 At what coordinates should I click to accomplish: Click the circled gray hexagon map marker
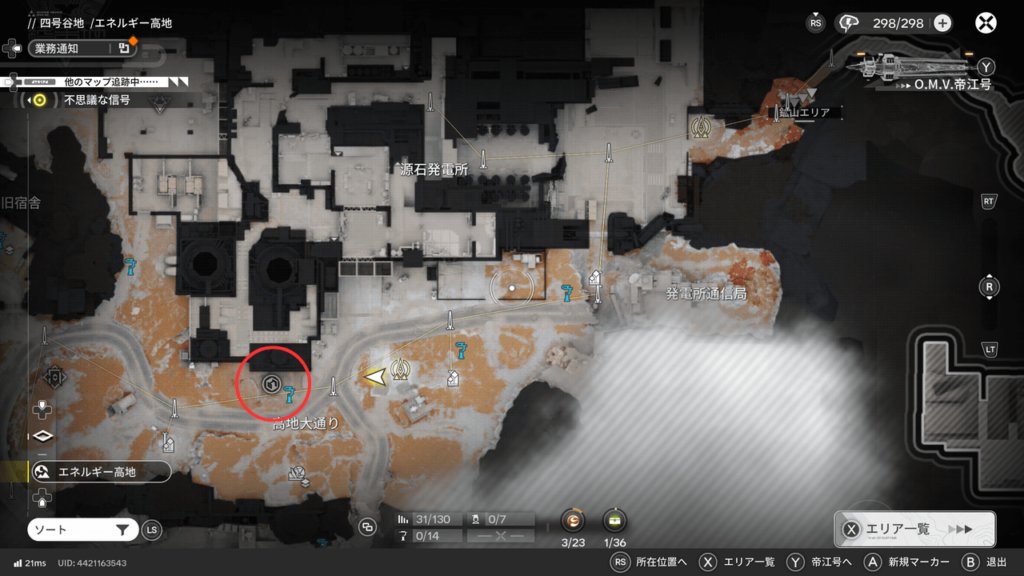pyautogui.click(x=270, y=383)
